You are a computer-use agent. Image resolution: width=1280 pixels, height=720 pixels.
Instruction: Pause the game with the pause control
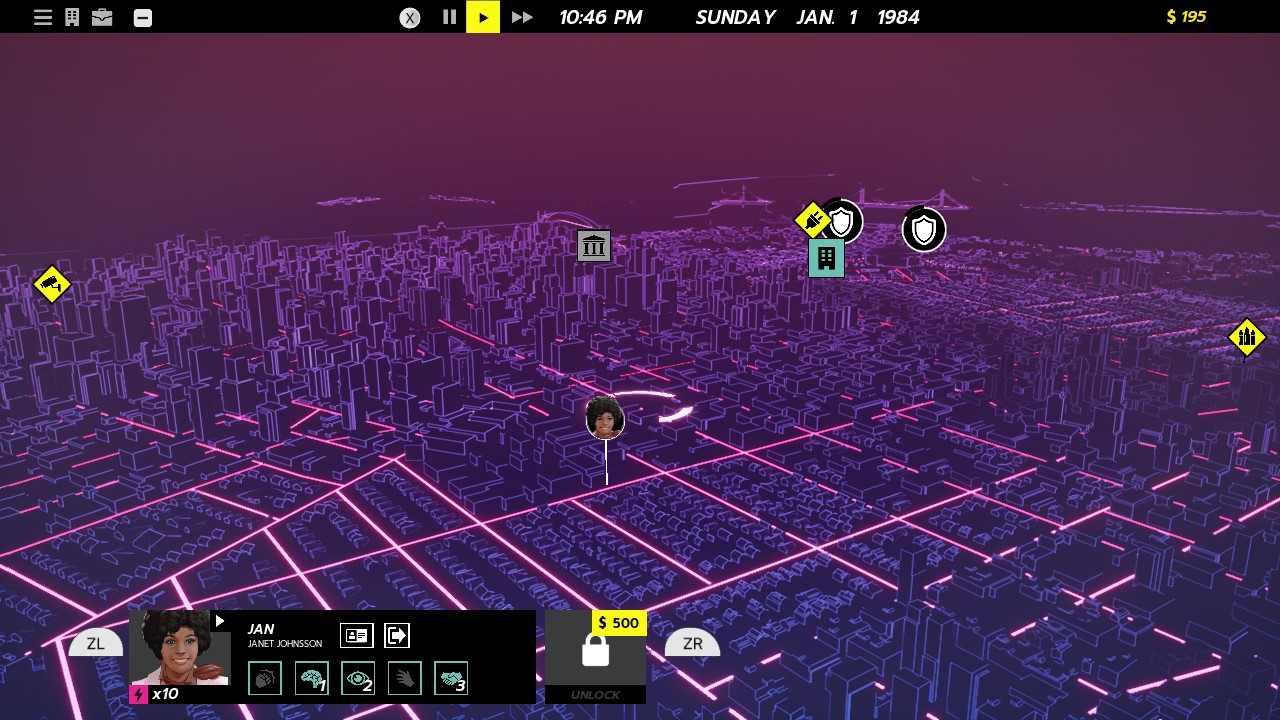click(448, 17)
